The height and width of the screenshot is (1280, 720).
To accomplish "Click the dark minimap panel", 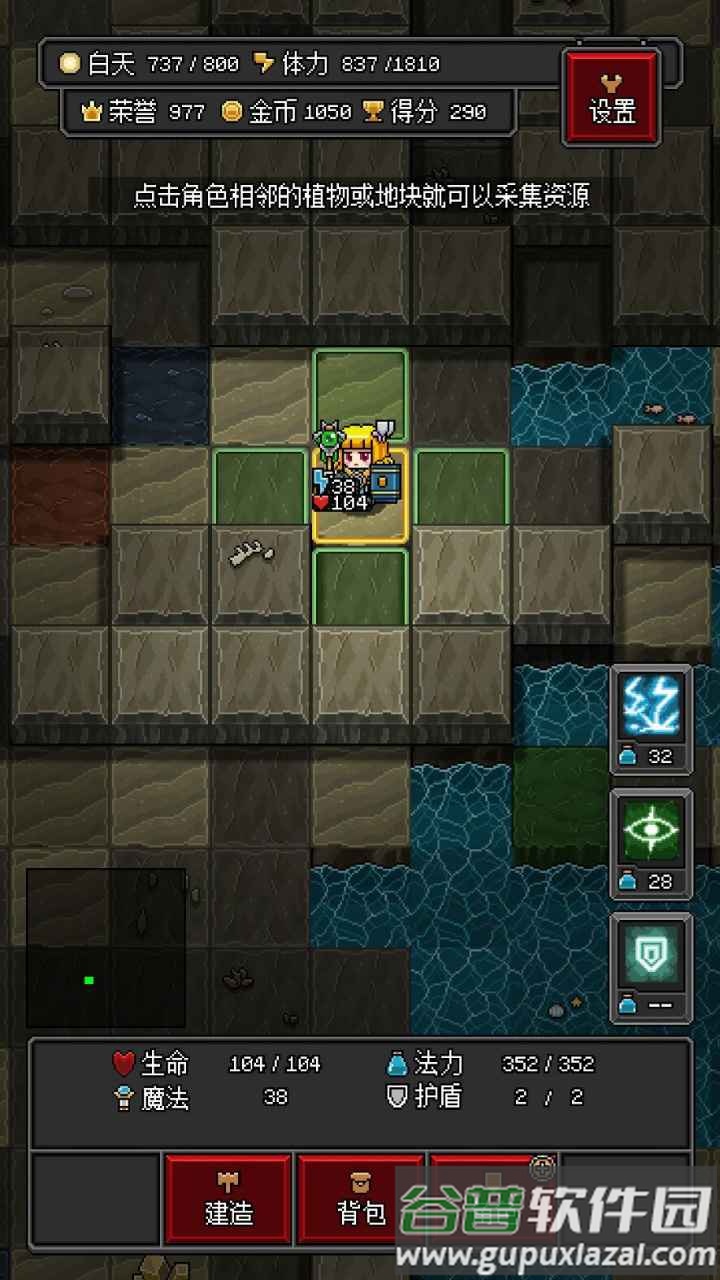I will point(106,947).
